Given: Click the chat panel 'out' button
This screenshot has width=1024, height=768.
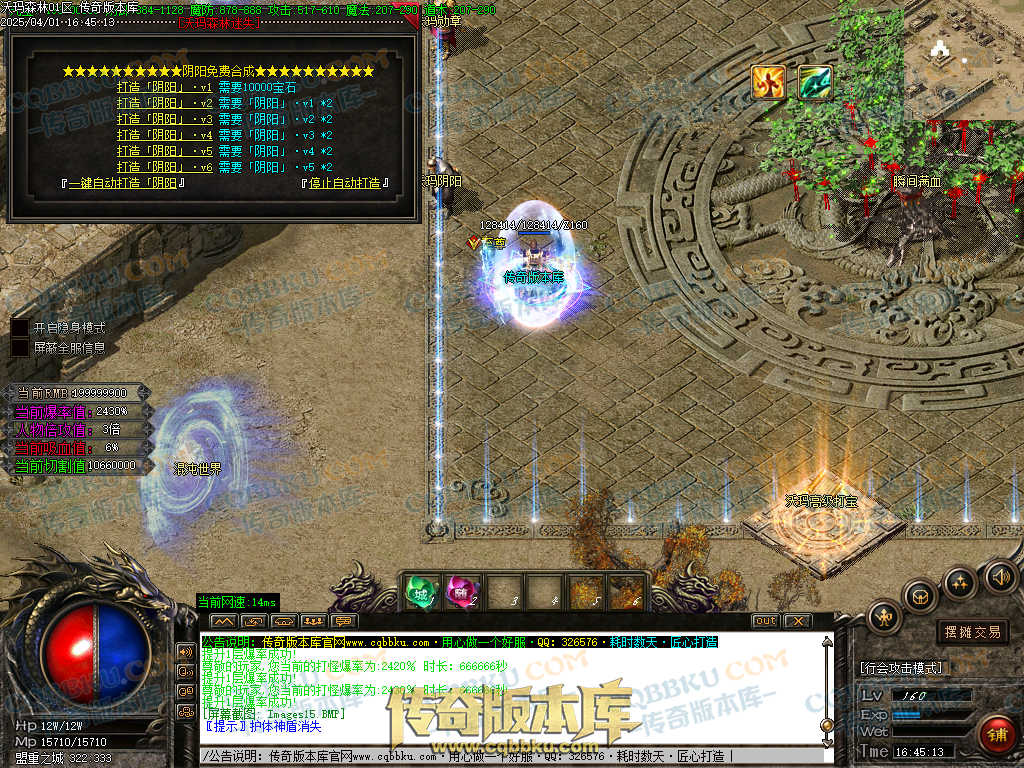Looking at the screenshot, I should coord(765,621).
